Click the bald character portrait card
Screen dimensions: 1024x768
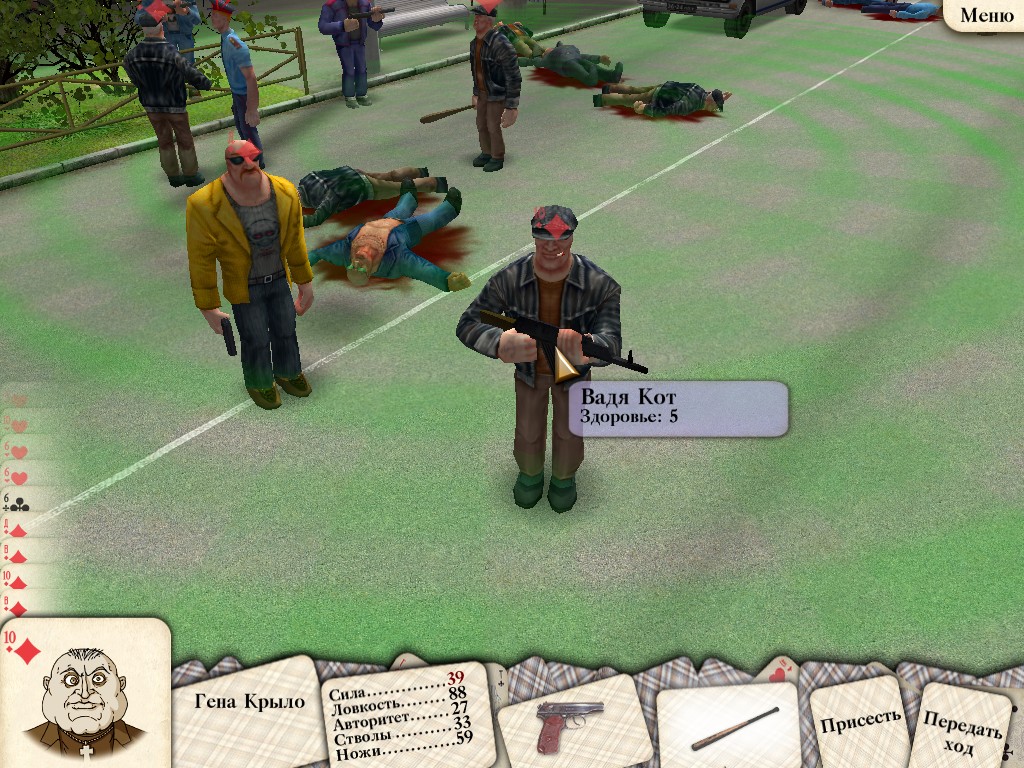click(x=84, y=697)
